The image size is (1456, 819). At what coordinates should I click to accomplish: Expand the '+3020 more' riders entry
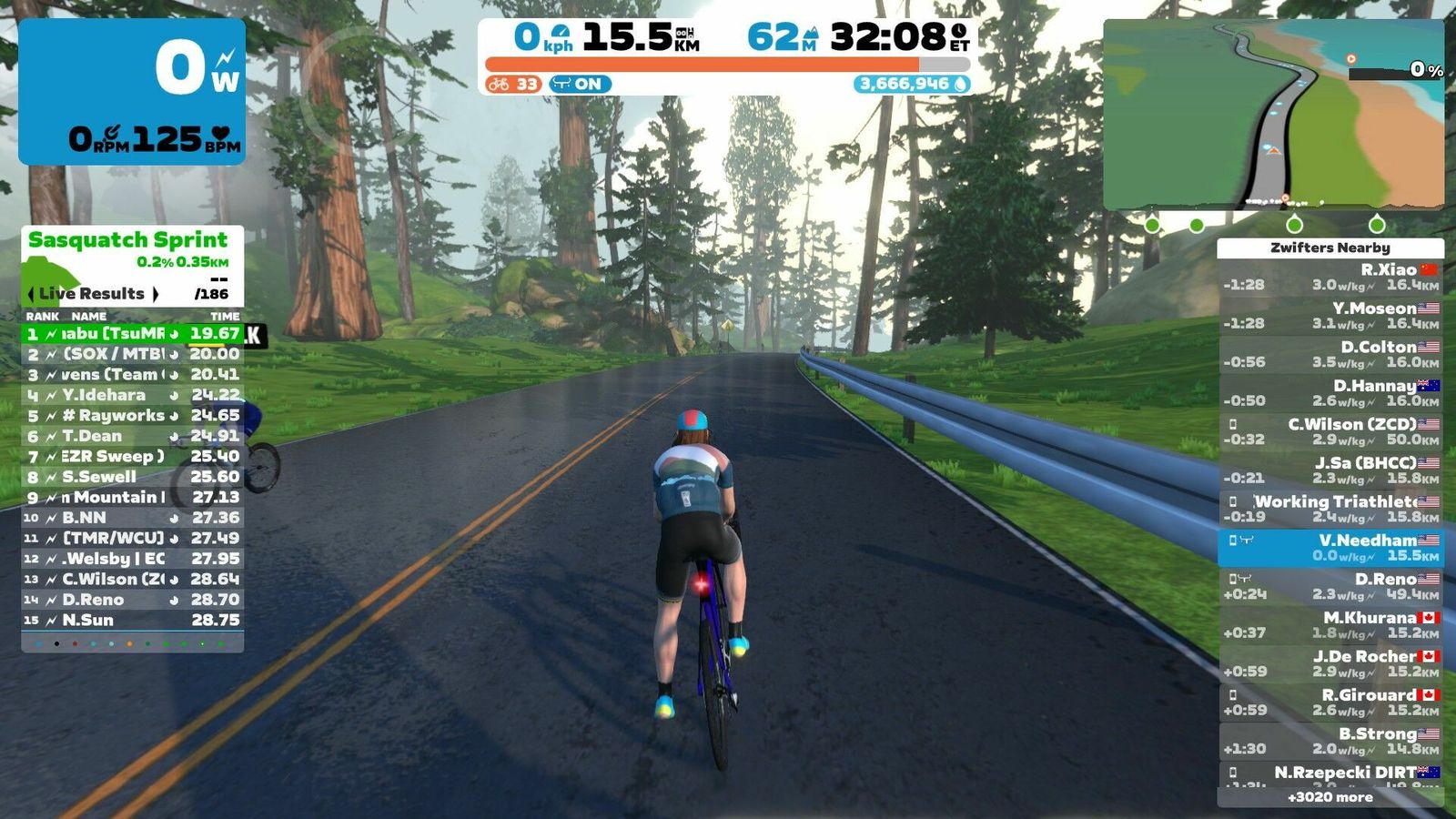[1330, 797]
